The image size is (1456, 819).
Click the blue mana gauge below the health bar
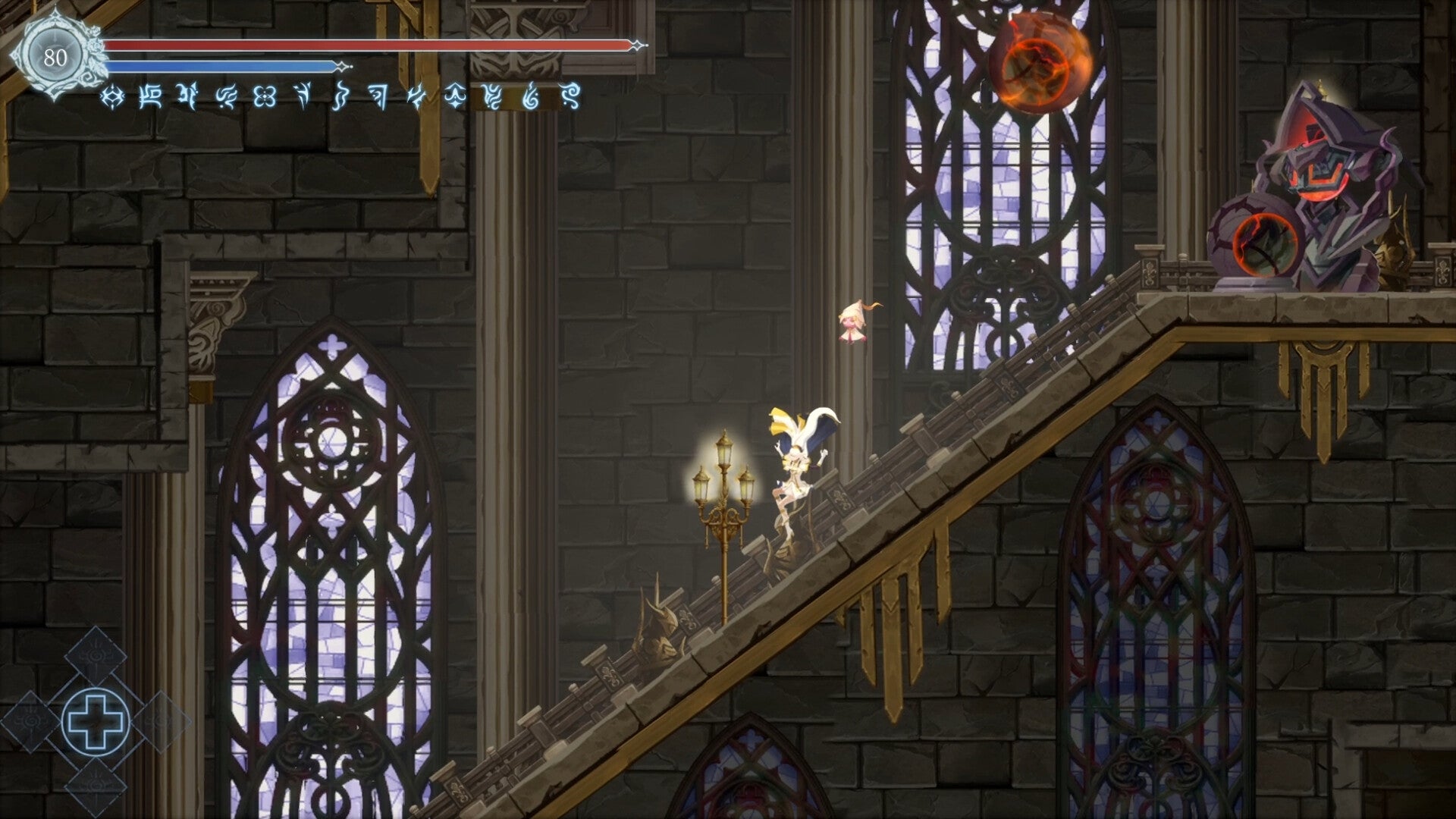(220, 67)
